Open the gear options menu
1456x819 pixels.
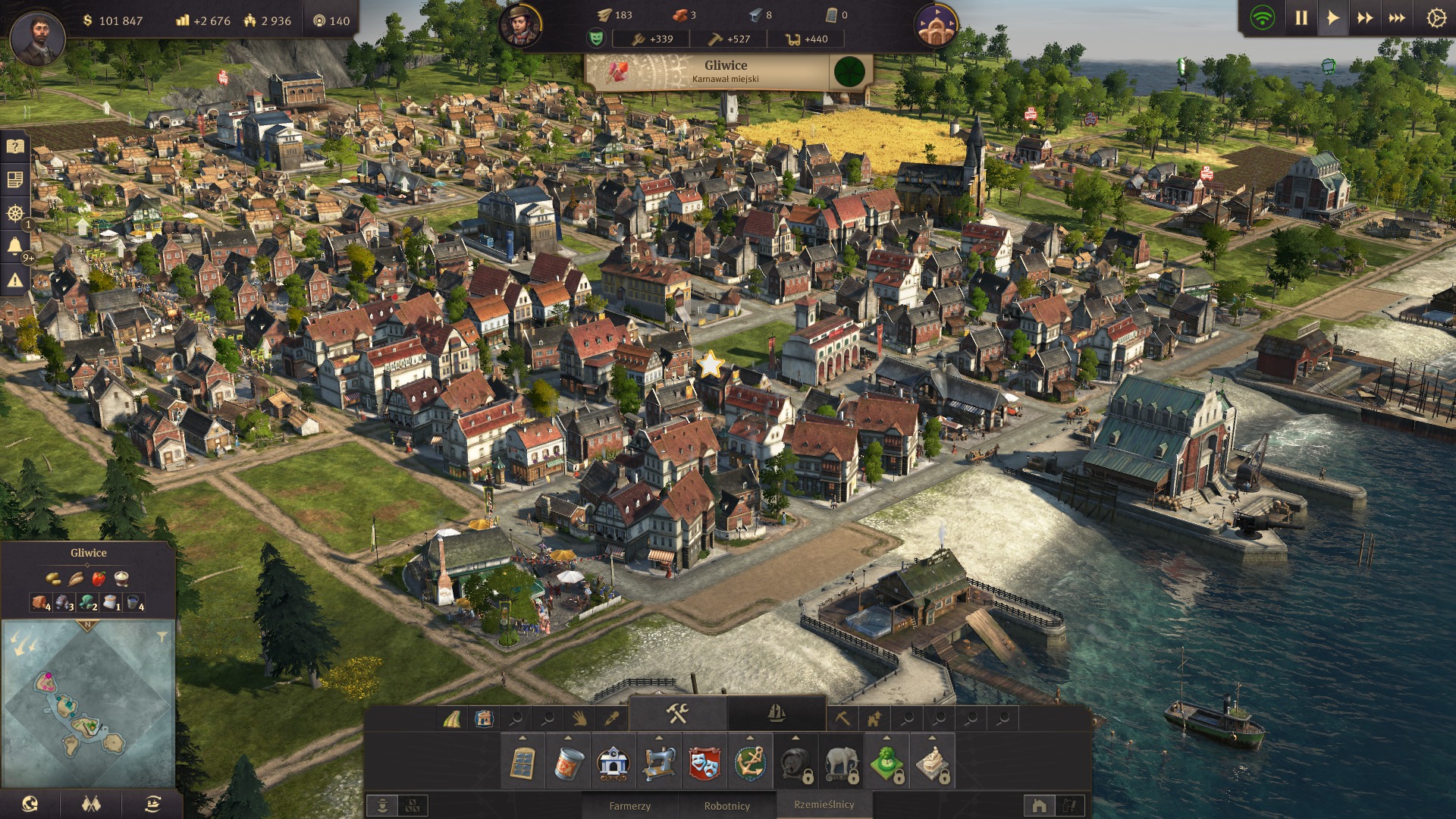[1436, 18]
